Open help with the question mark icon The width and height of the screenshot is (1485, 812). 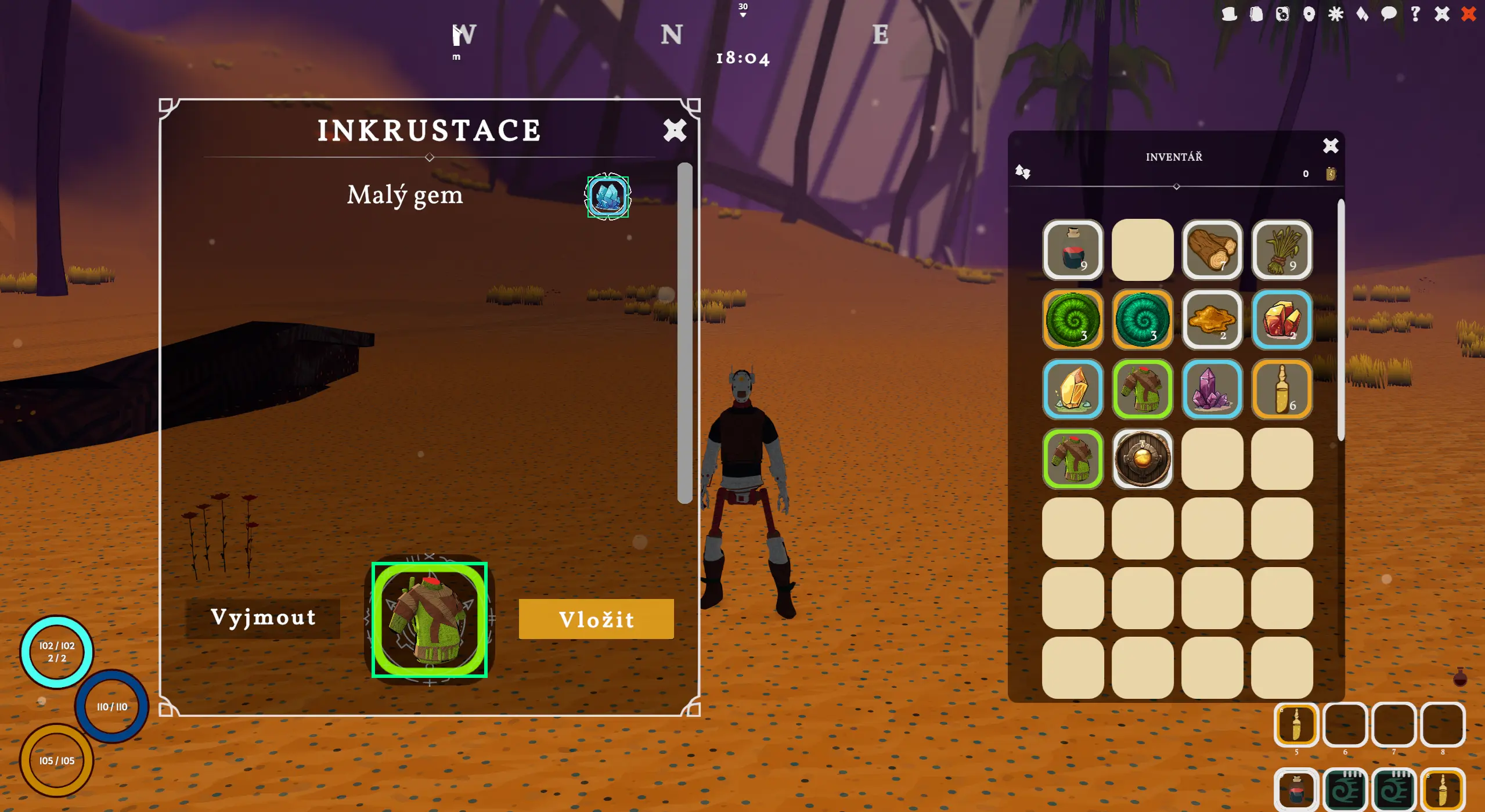1415,14
